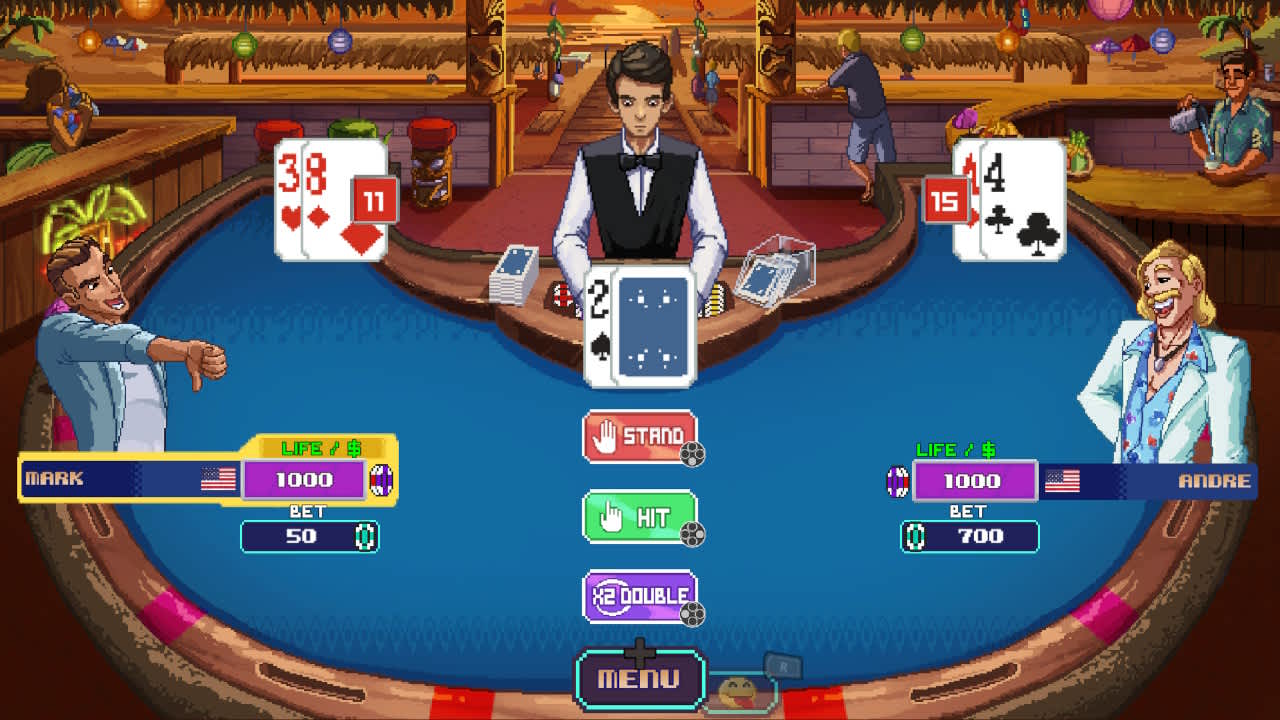This screenshot has height=720, width=1280.
Task: Open the MENU panel
Action: pyautogui.click(x=638, y=676)
